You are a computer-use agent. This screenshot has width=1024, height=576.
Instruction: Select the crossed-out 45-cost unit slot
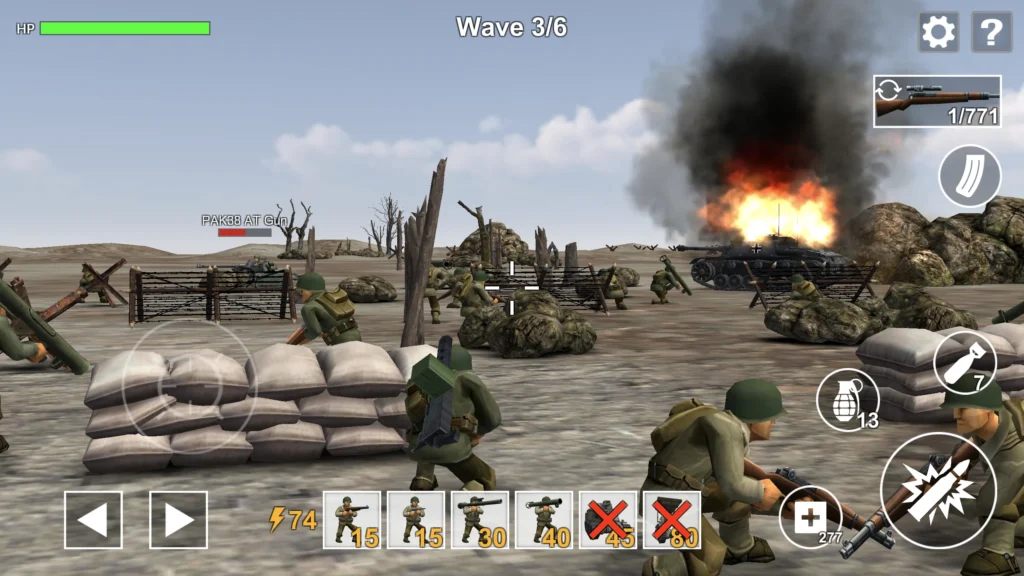coord(608,520)
